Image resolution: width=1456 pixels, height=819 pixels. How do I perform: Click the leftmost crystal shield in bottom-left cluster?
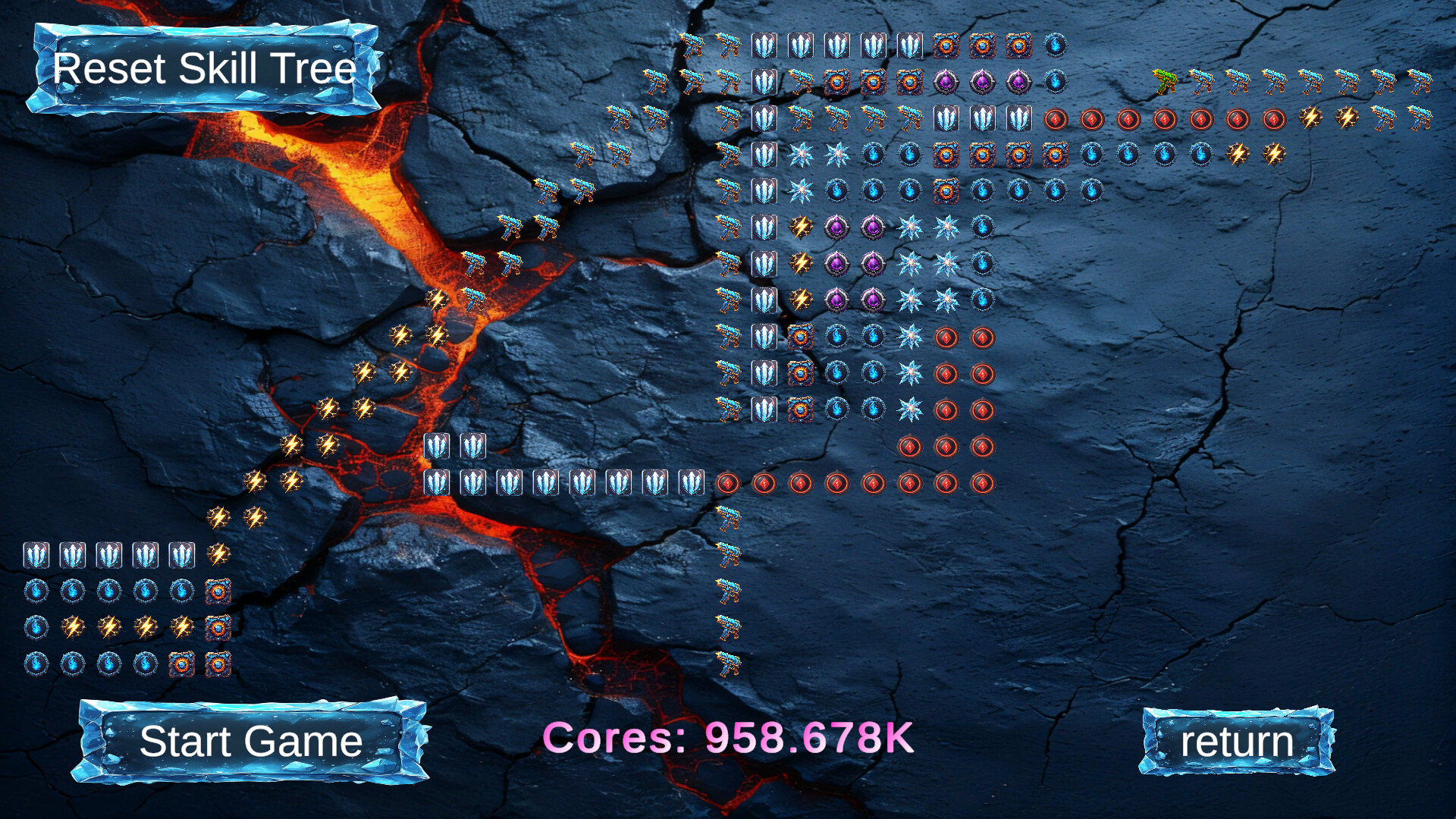point(35,554)
